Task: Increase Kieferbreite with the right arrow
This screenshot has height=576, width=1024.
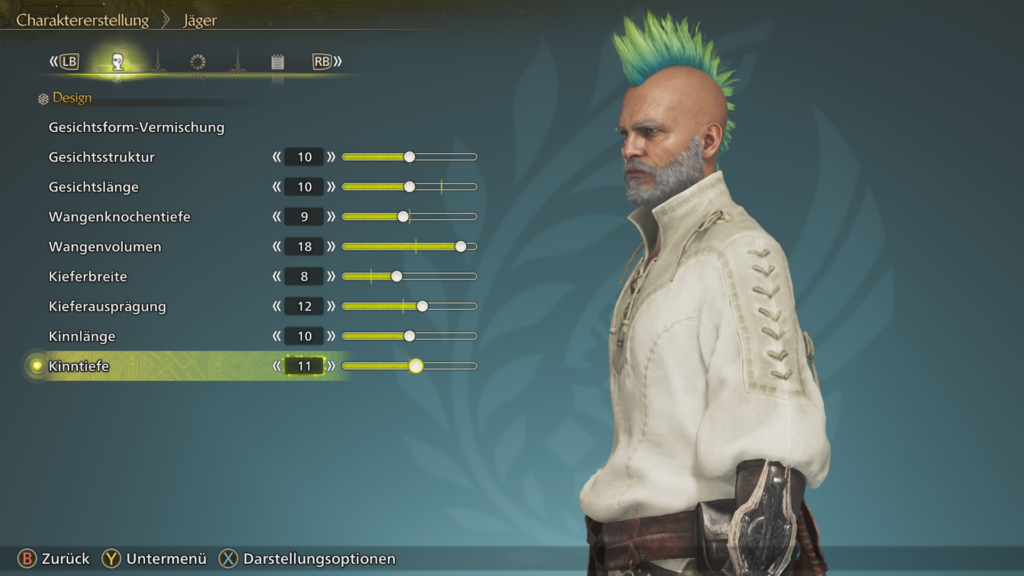Action: 331,276
